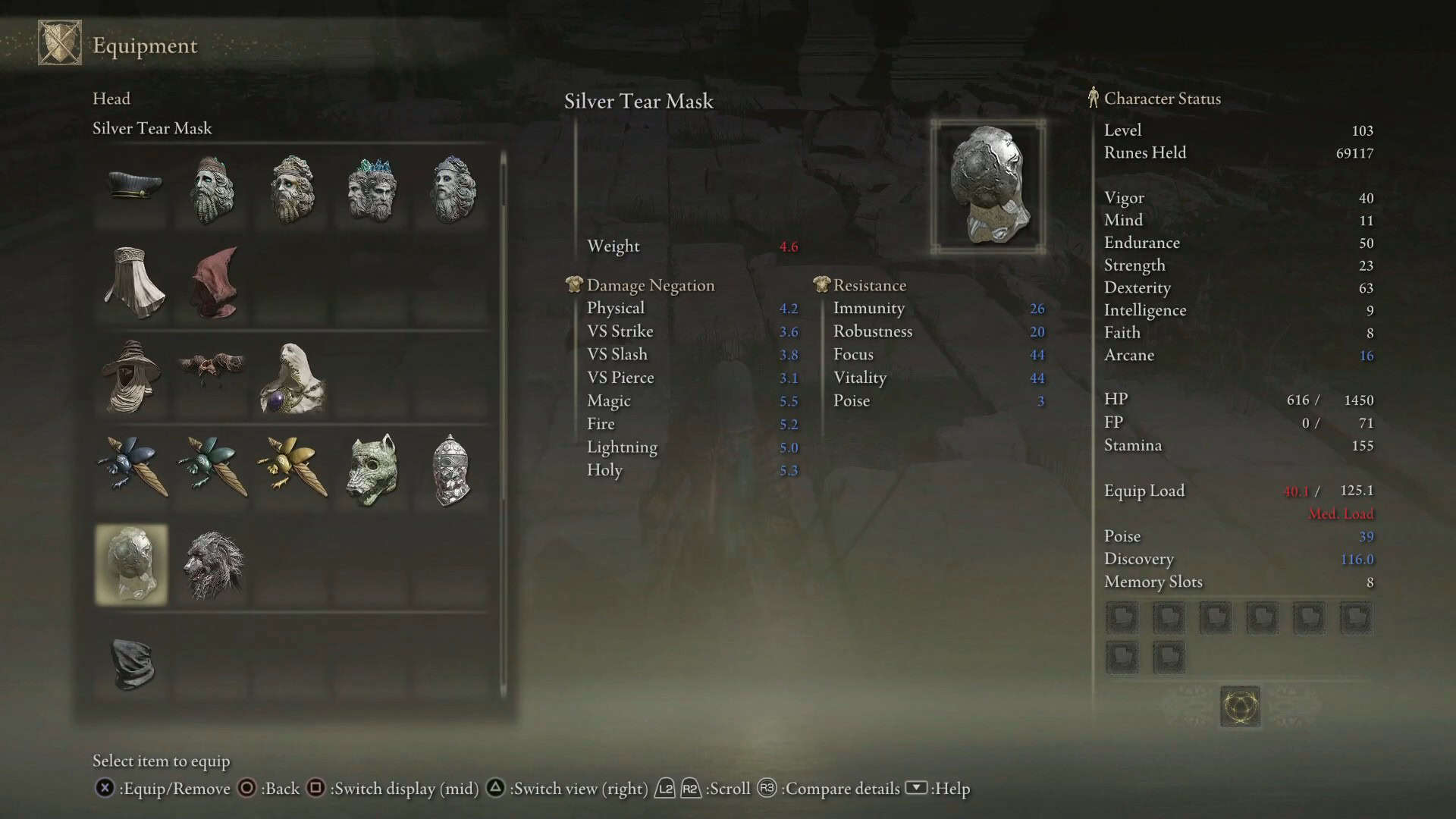
Task: Choose the dark blue scarab headpiece
Action: [132, 466]
